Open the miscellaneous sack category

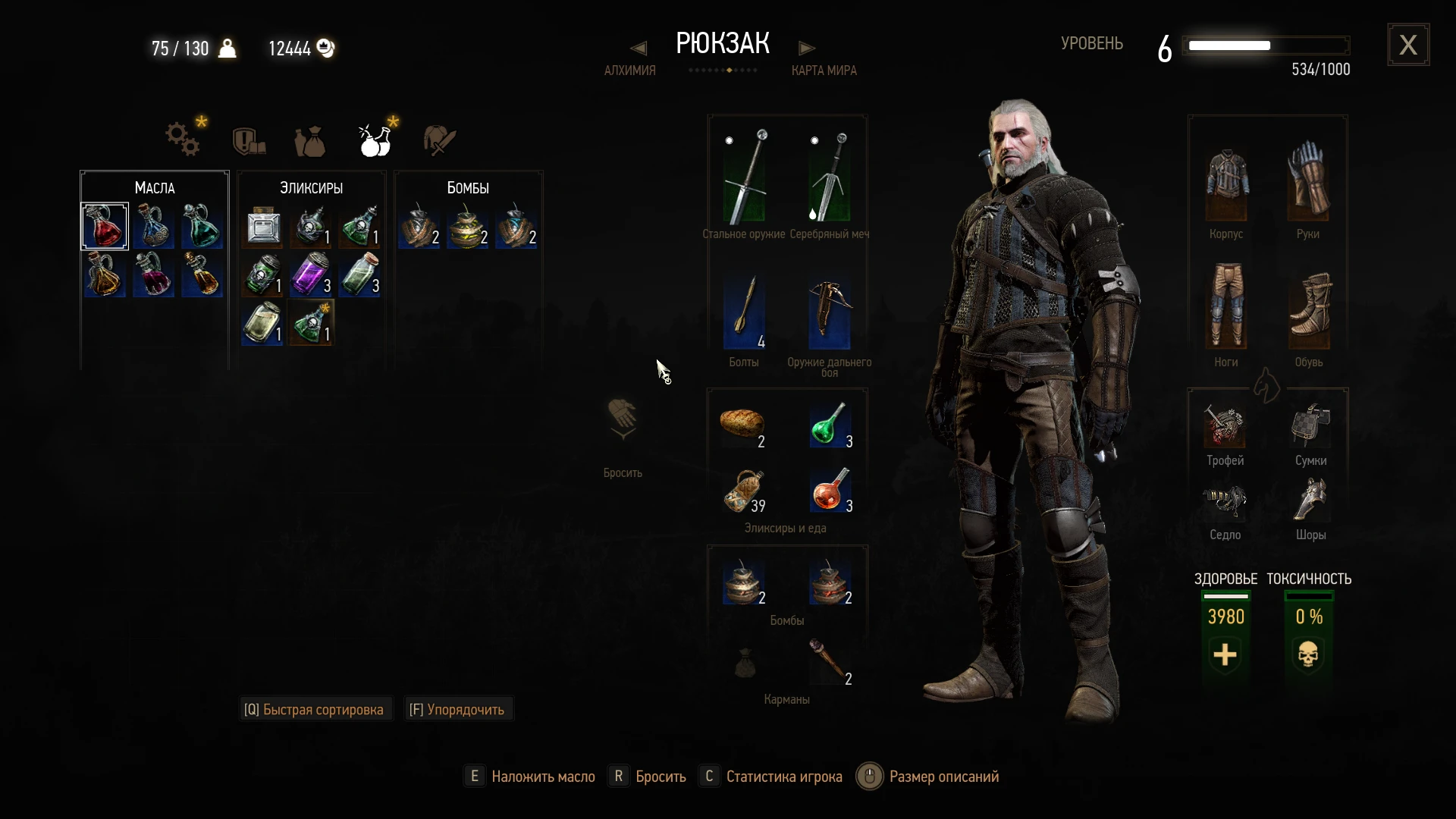pyautogui.click(x=311, y=142)
